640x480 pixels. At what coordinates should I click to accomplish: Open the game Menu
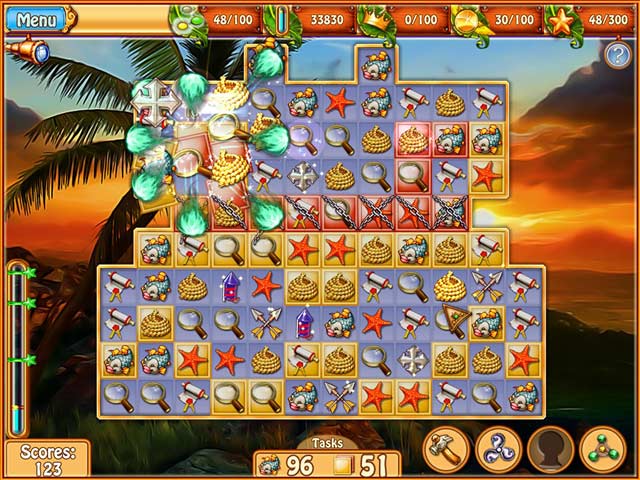coord(37,19)
